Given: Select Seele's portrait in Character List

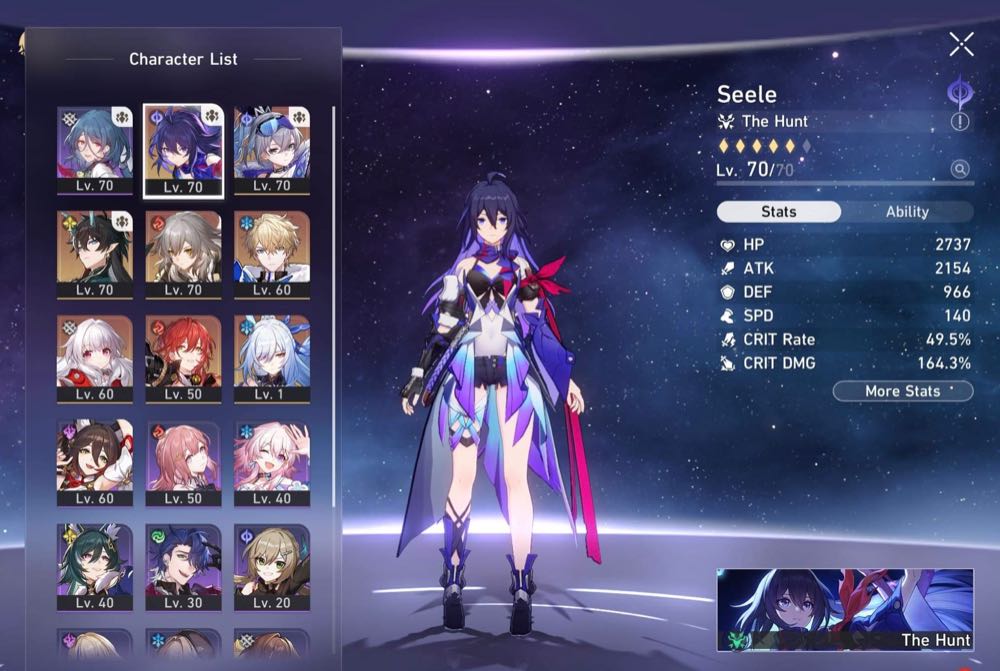Looking at the screenshot, I should [x=183, y=150].
